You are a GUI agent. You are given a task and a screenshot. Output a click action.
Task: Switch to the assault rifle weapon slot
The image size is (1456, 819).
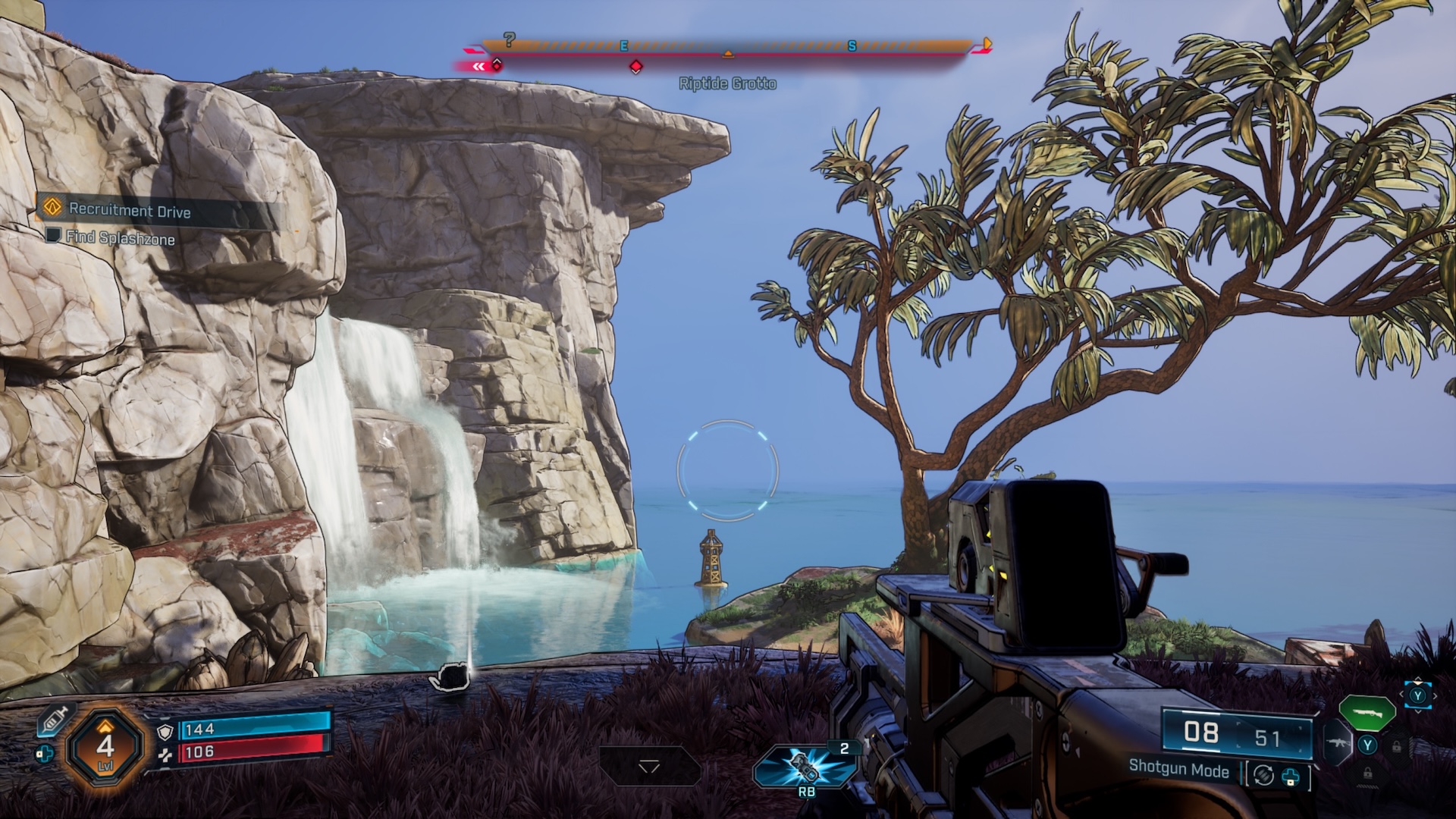(x=1337, y=743)
